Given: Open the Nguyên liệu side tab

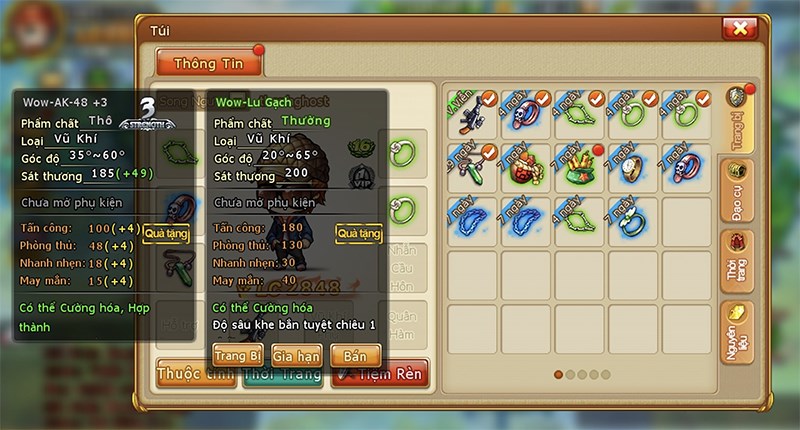Looking at the screenshot, I should click(x=740, y=327).
